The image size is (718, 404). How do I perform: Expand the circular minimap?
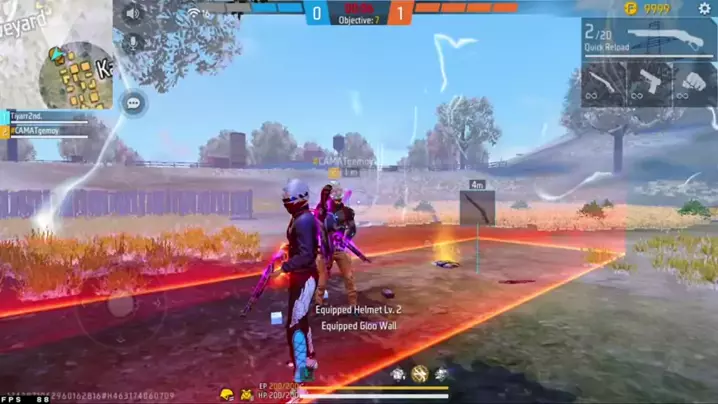pos(75,73)
